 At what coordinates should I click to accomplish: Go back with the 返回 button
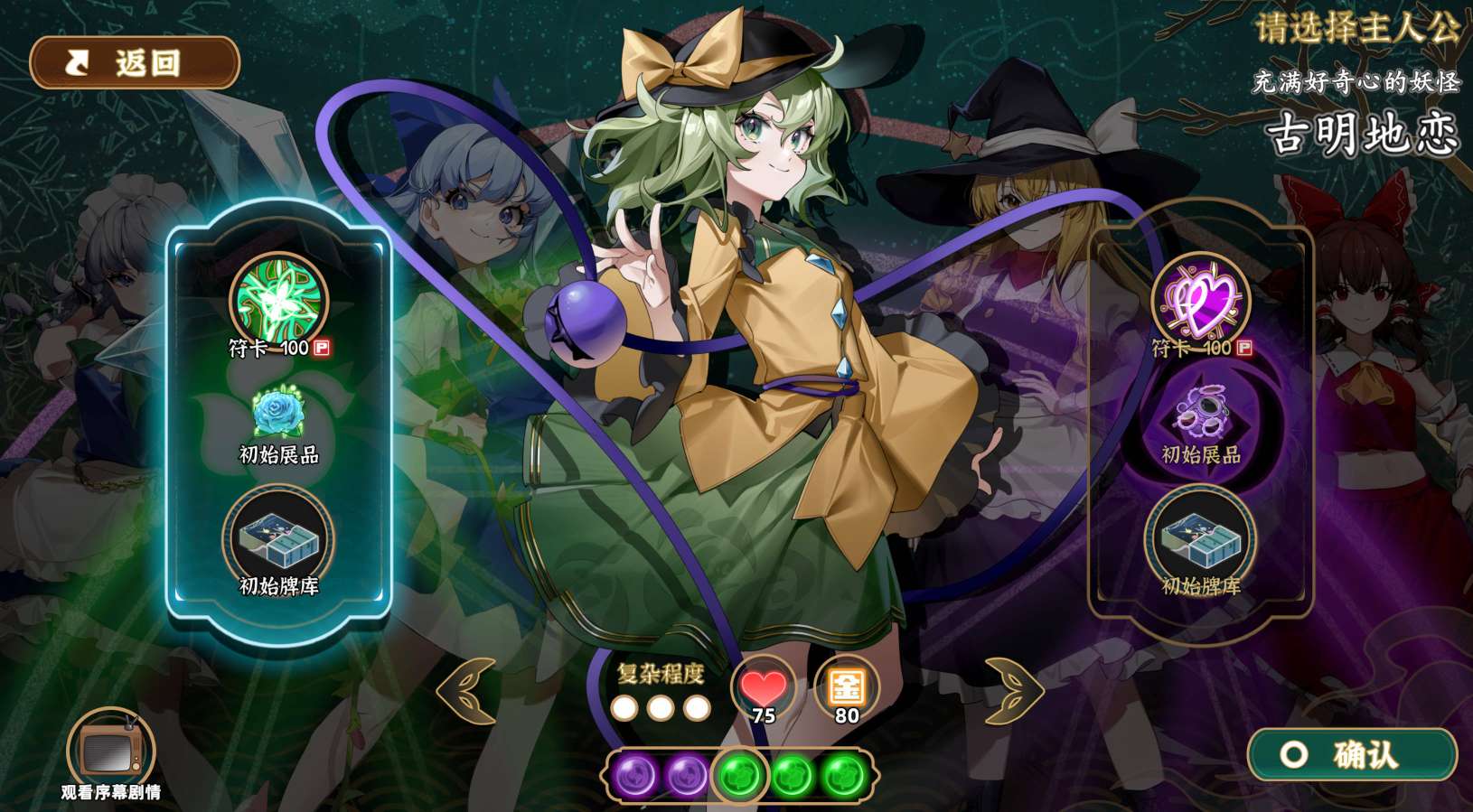(x=135, y=63)
